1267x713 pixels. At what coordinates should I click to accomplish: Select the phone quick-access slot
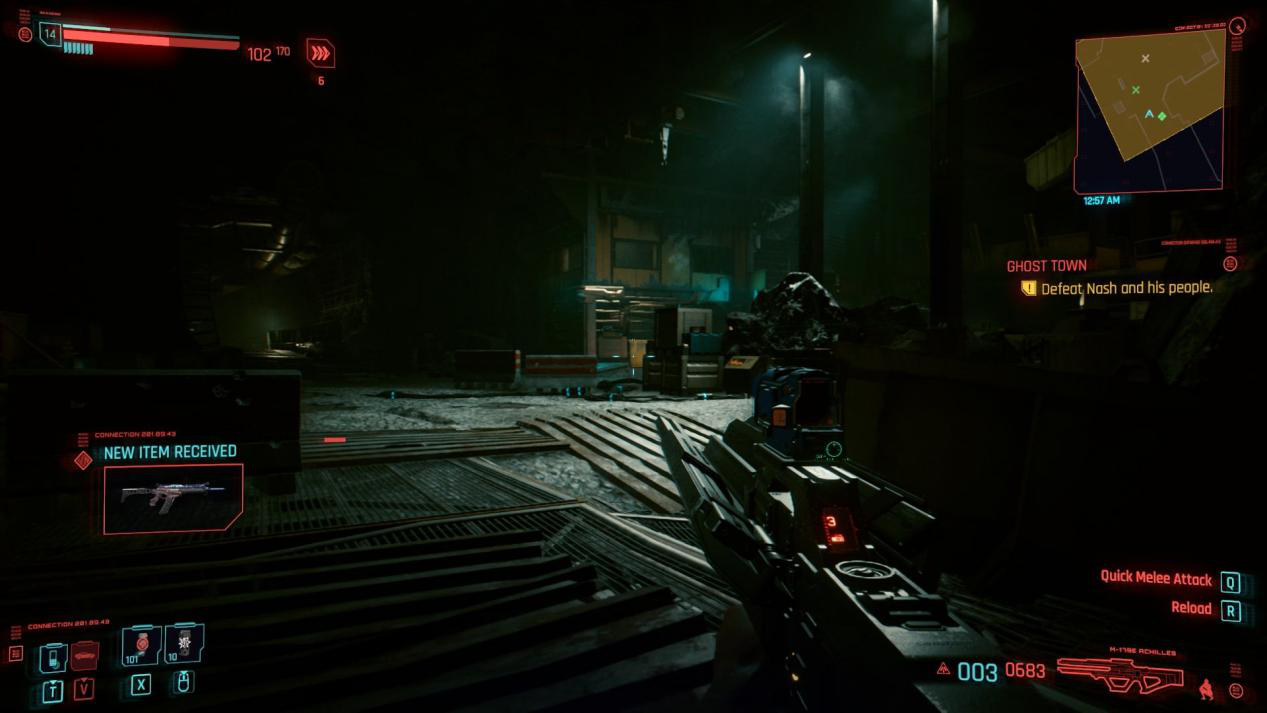pyautogui.click(x=54, y=657)
